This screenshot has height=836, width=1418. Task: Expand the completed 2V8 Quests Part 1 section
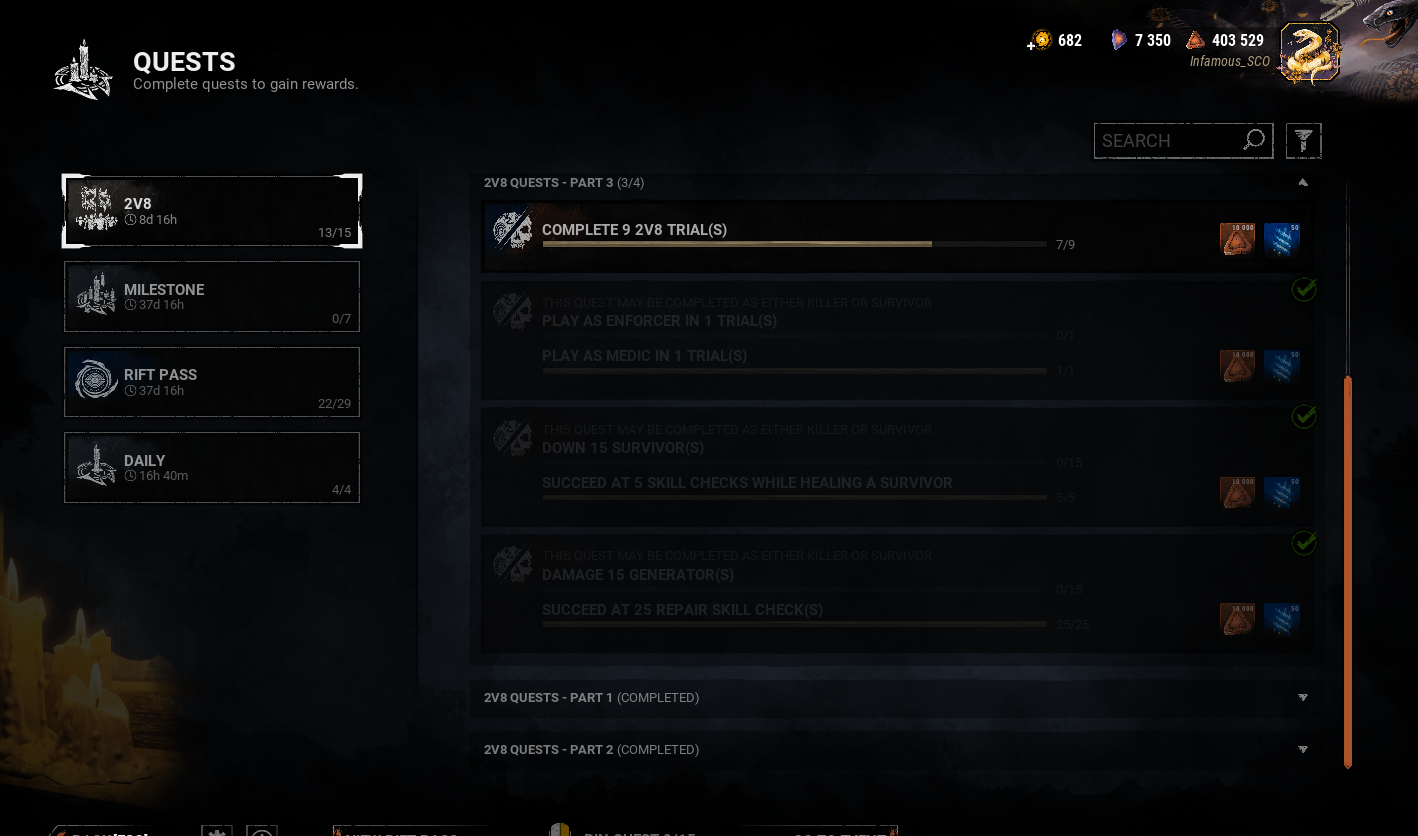(x=1302, y=697)
